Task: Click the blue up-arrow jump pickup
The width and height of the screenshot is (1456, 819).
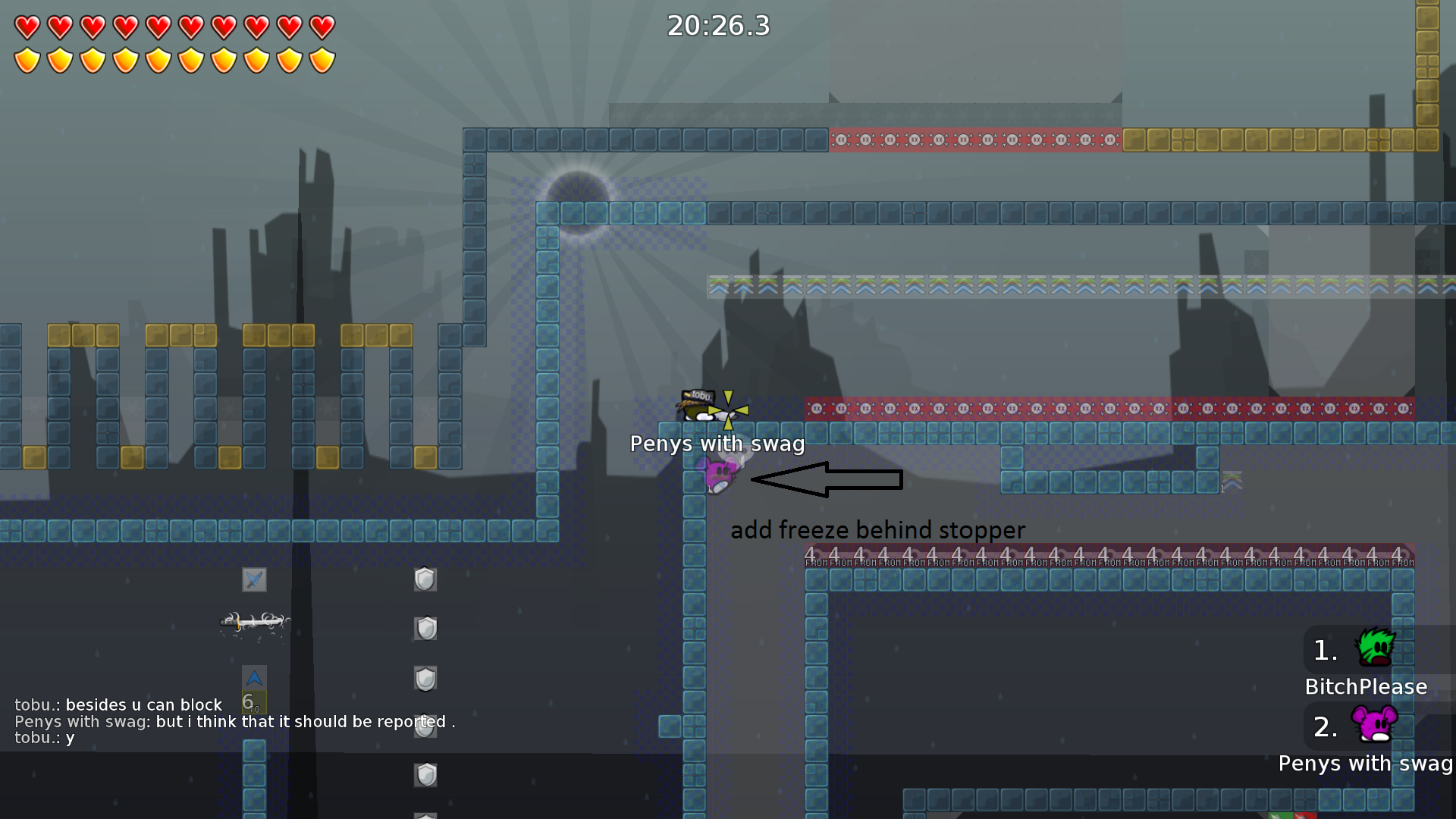Action: [x=254, y=677]
